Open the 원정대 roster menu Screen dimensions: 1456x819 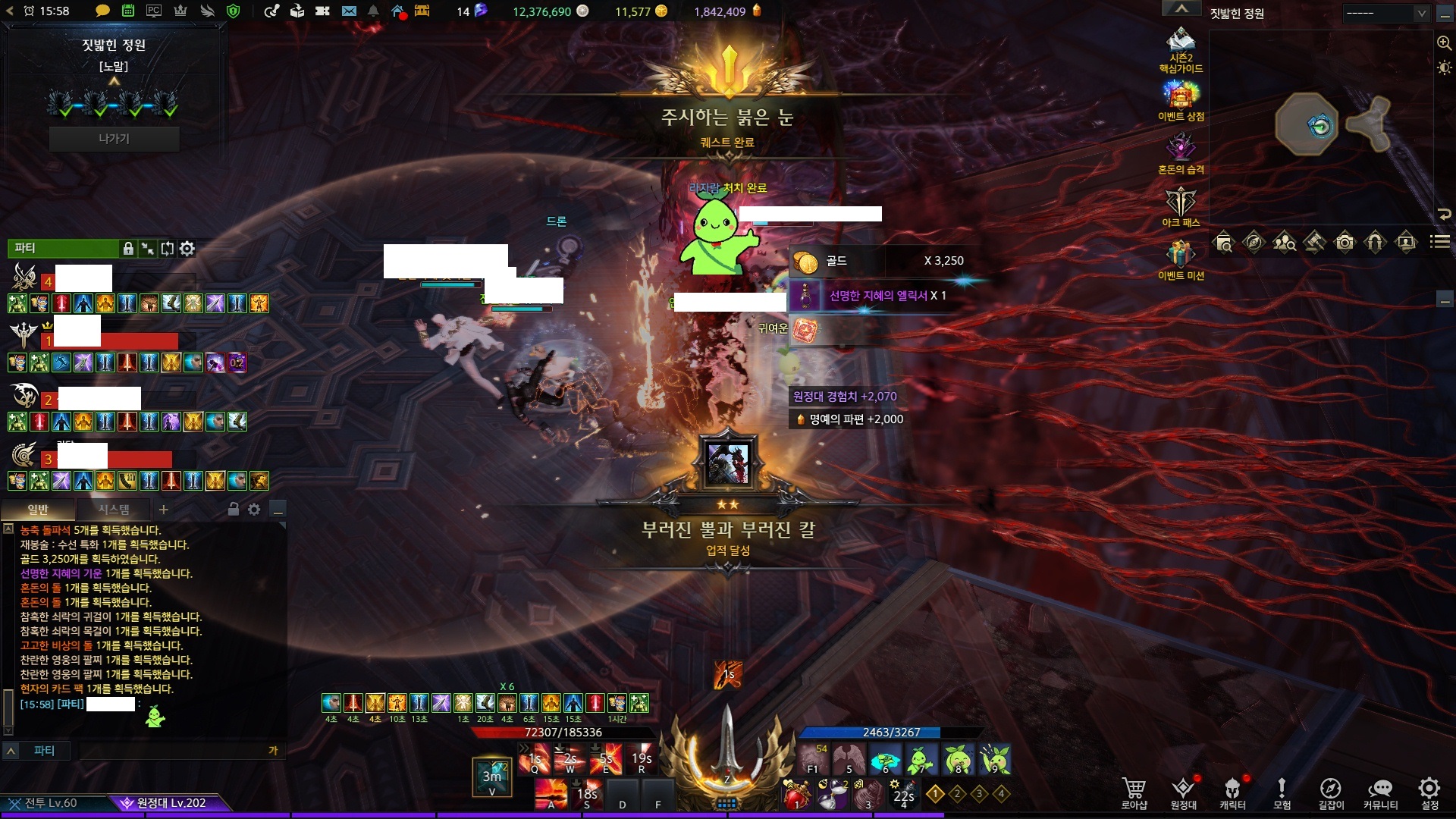1183,792
